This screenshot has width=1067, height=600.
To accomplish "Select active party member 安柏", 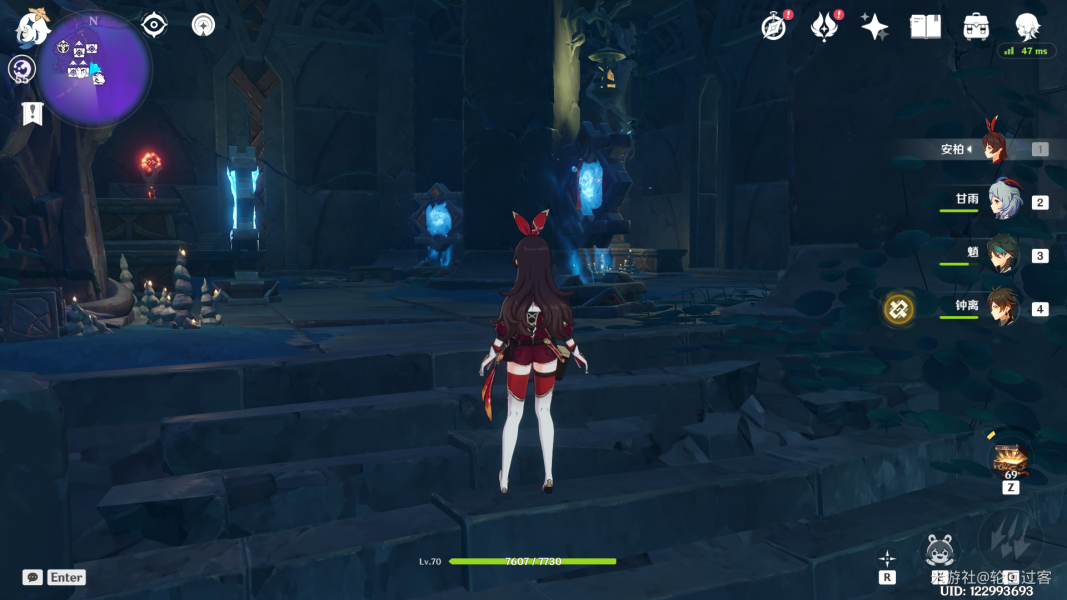I will coord(994,148).
